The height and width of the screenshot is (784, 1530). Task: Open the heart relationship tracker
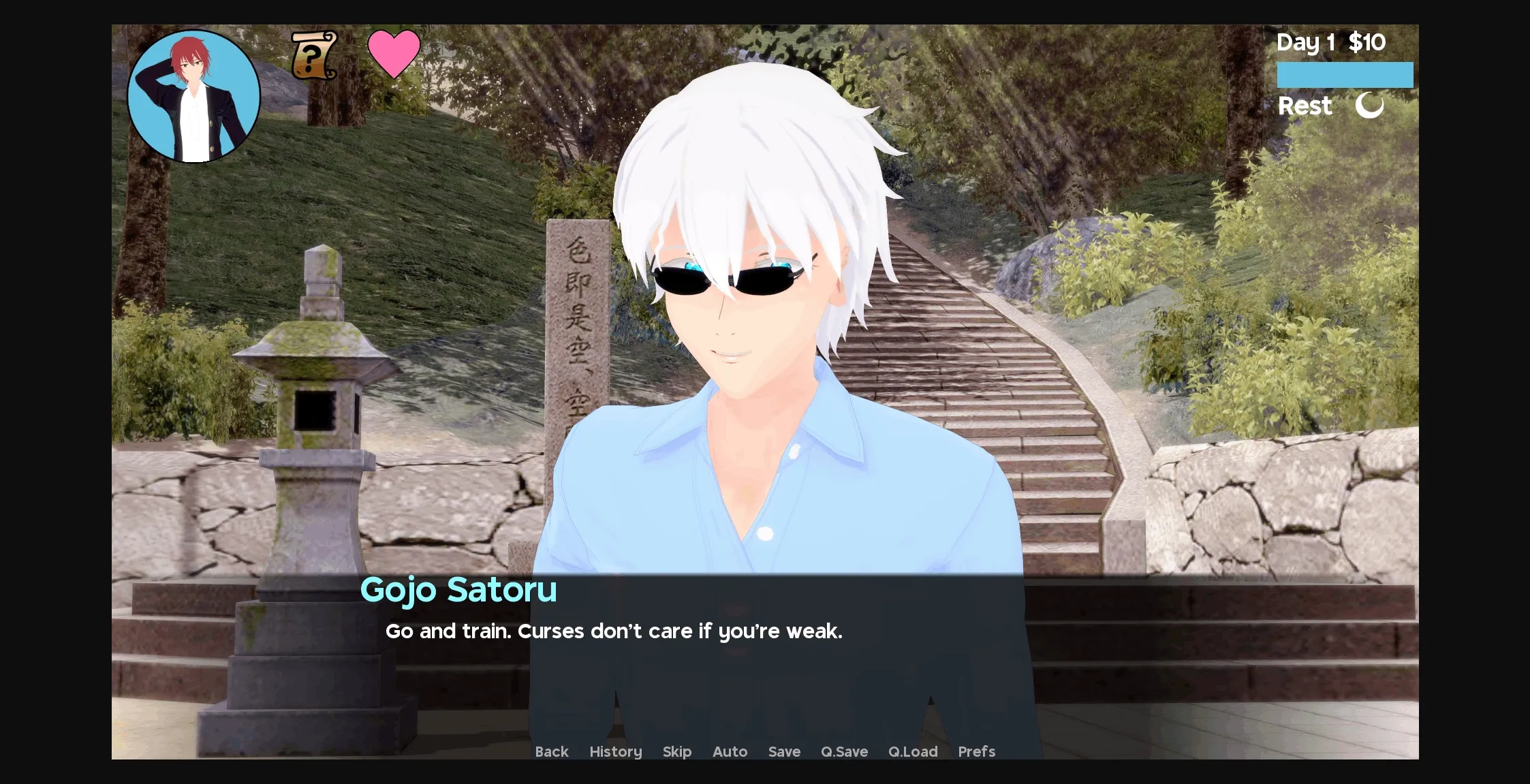coord(394,54)
